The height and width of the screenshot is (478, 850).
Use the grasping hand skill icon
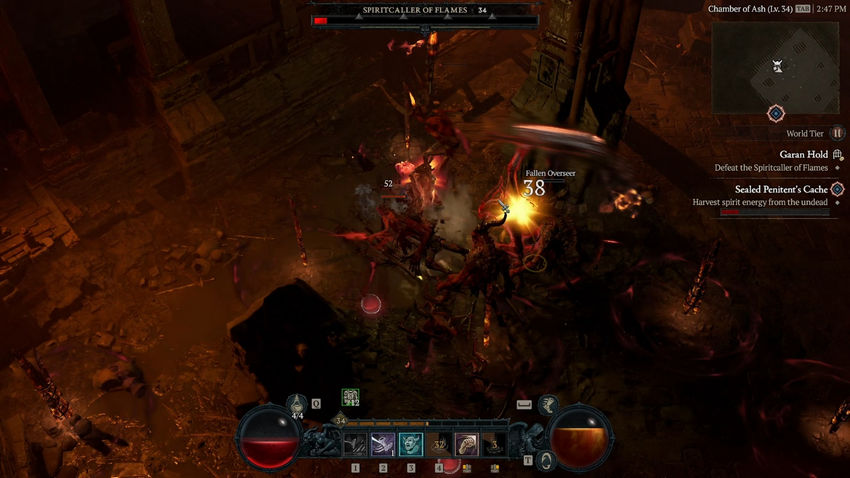[x=467, y=444]
